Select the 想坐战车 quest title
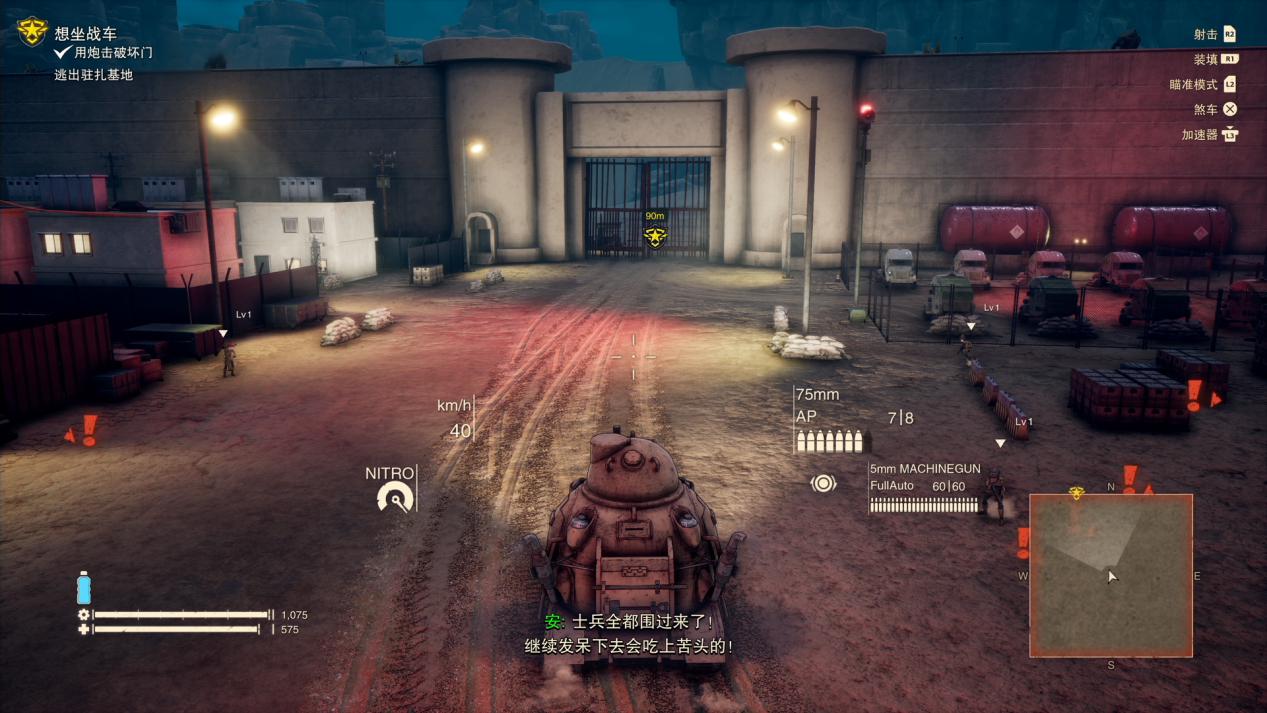 [x=86, y=34]
